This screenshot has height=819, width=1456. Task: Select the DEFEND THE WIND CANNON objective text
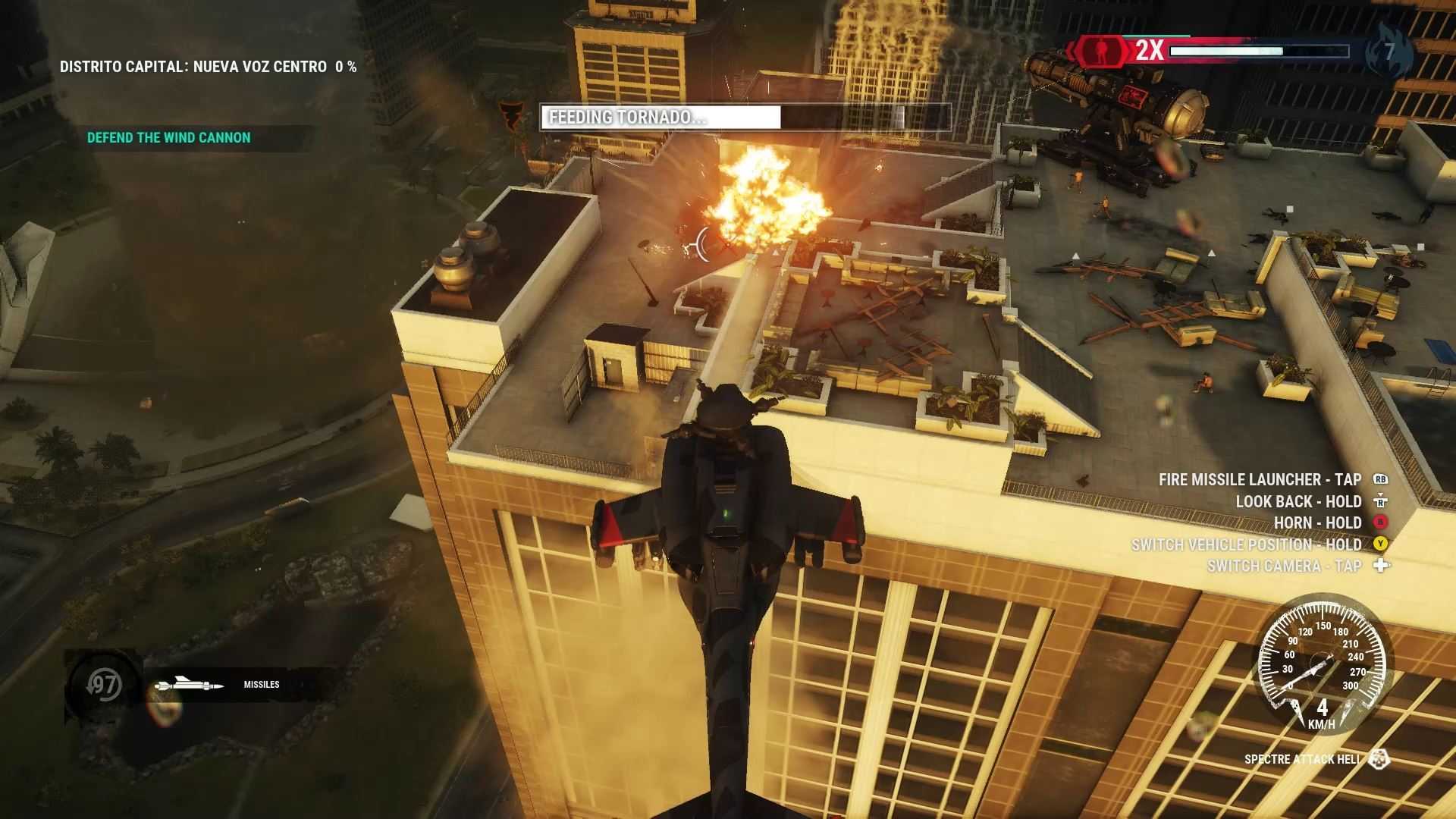(x=168, y=137)
